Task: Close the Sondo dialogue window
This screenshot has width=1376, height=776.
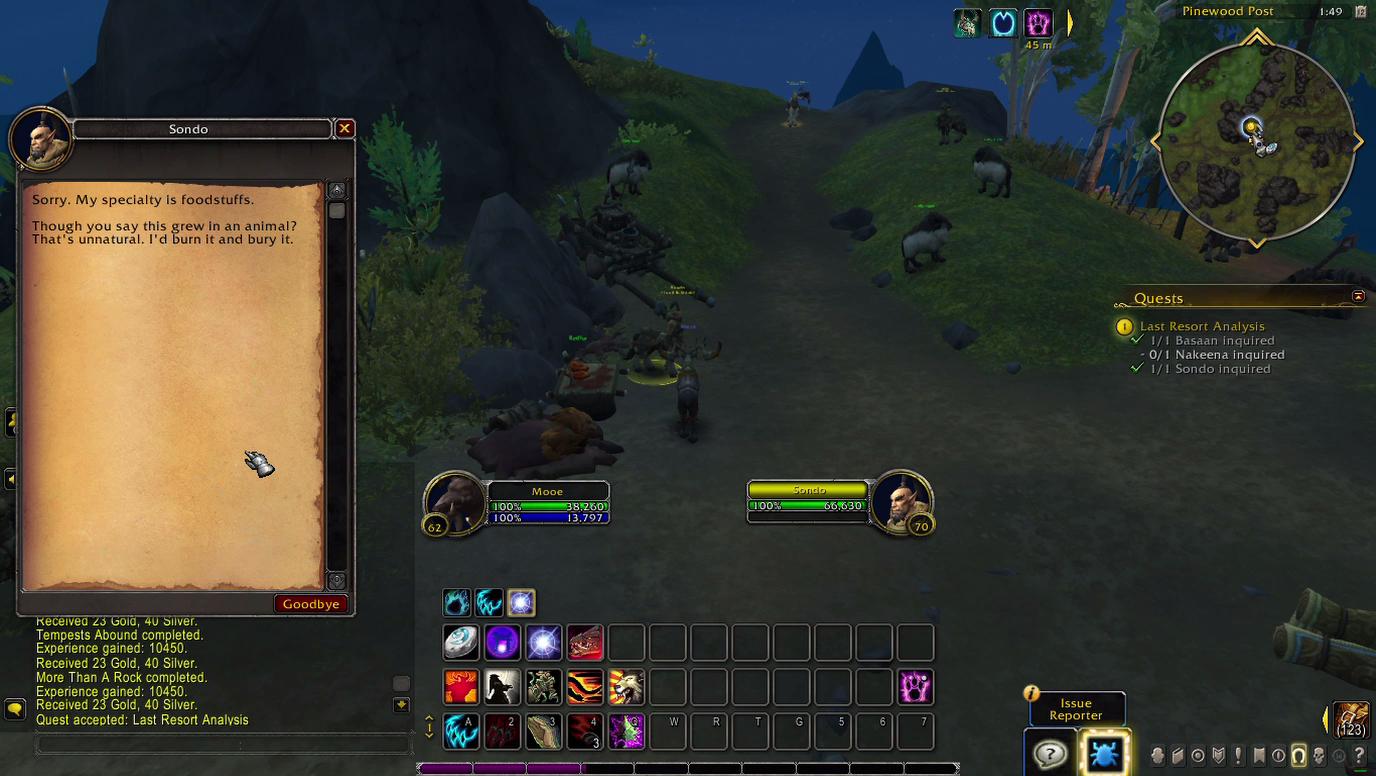Action: (x=344, y=129)
